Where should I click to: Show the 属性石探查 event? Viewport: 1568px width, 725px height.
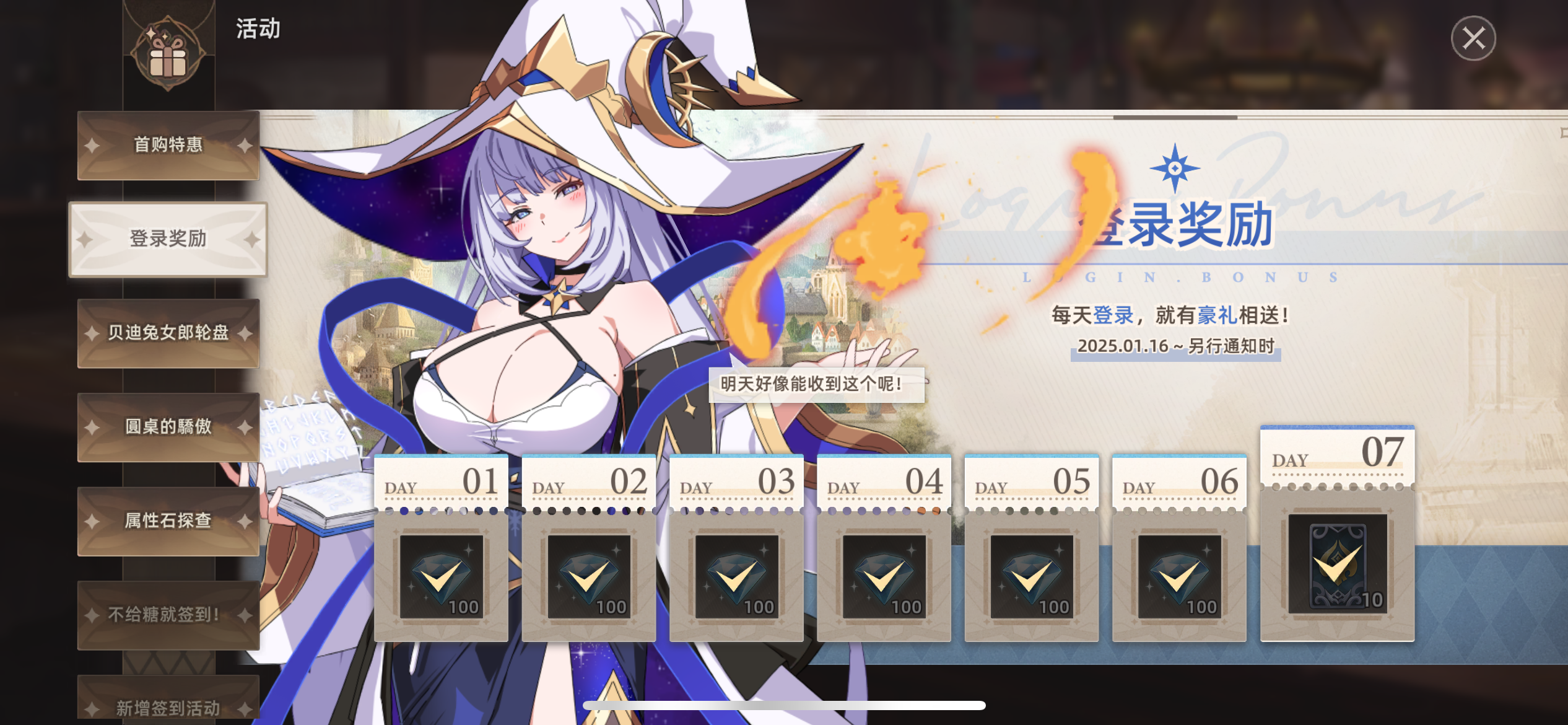(x=168, y=521)
